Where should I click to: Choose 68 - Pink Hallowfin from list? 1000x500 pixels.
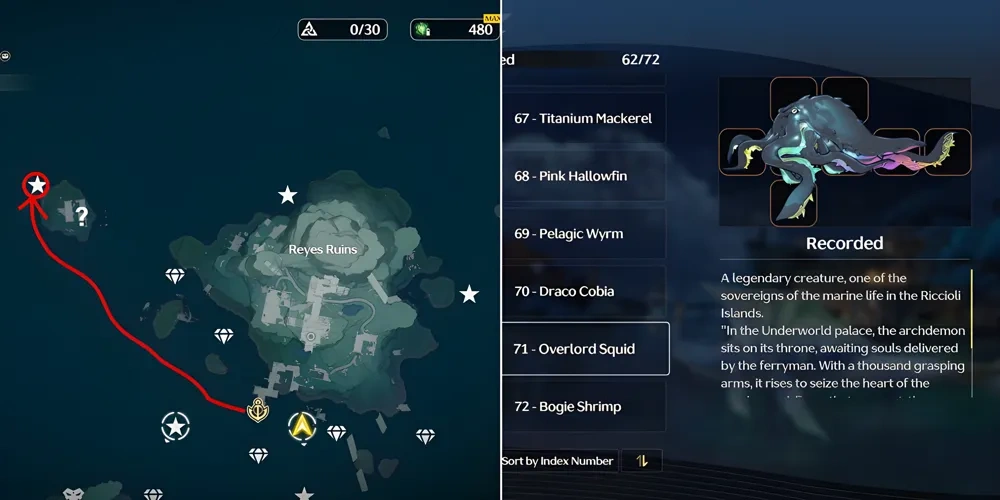(585, 176)
